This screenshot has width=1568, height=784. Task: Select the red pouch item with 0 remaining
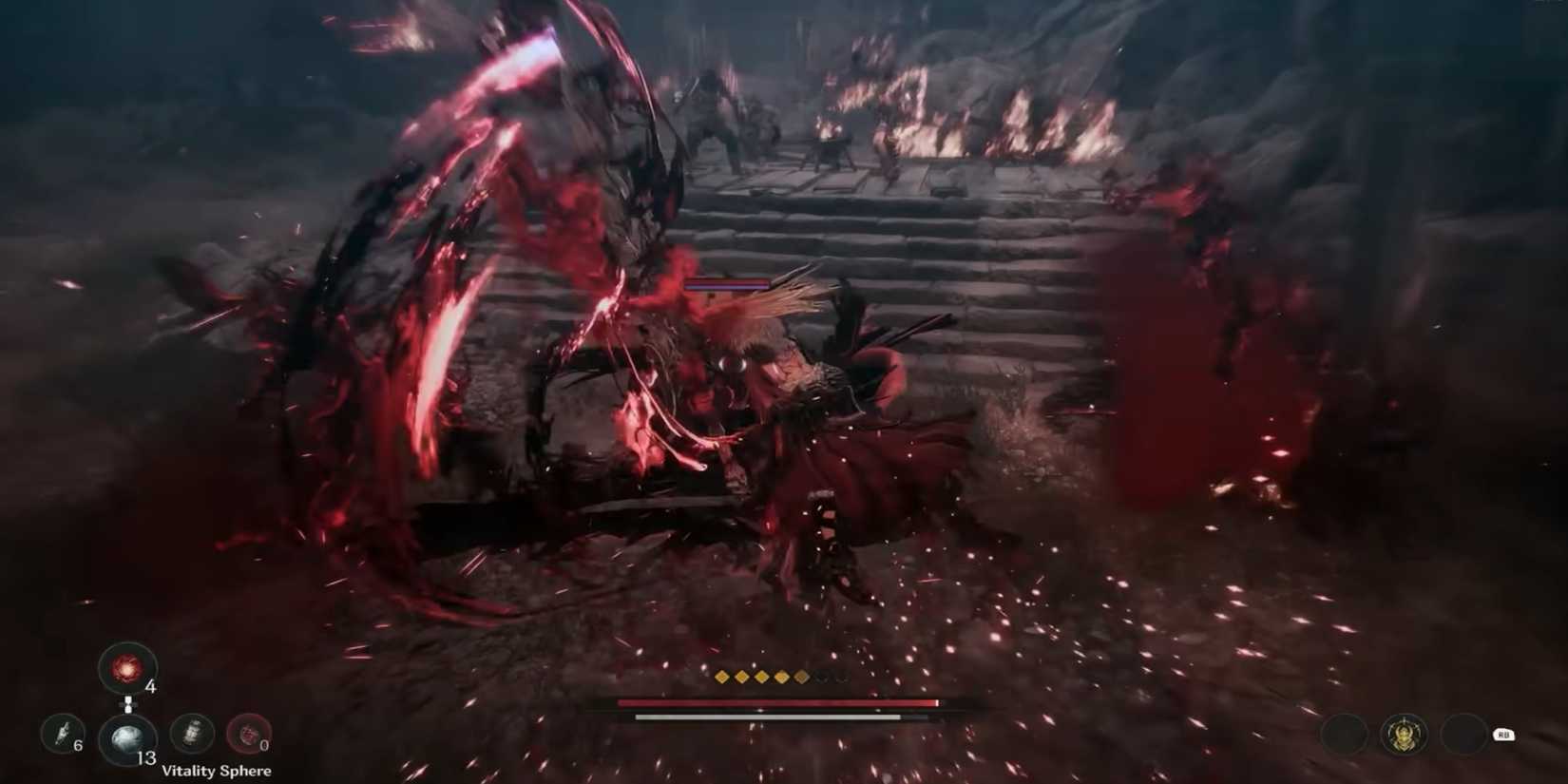(250, 734)
